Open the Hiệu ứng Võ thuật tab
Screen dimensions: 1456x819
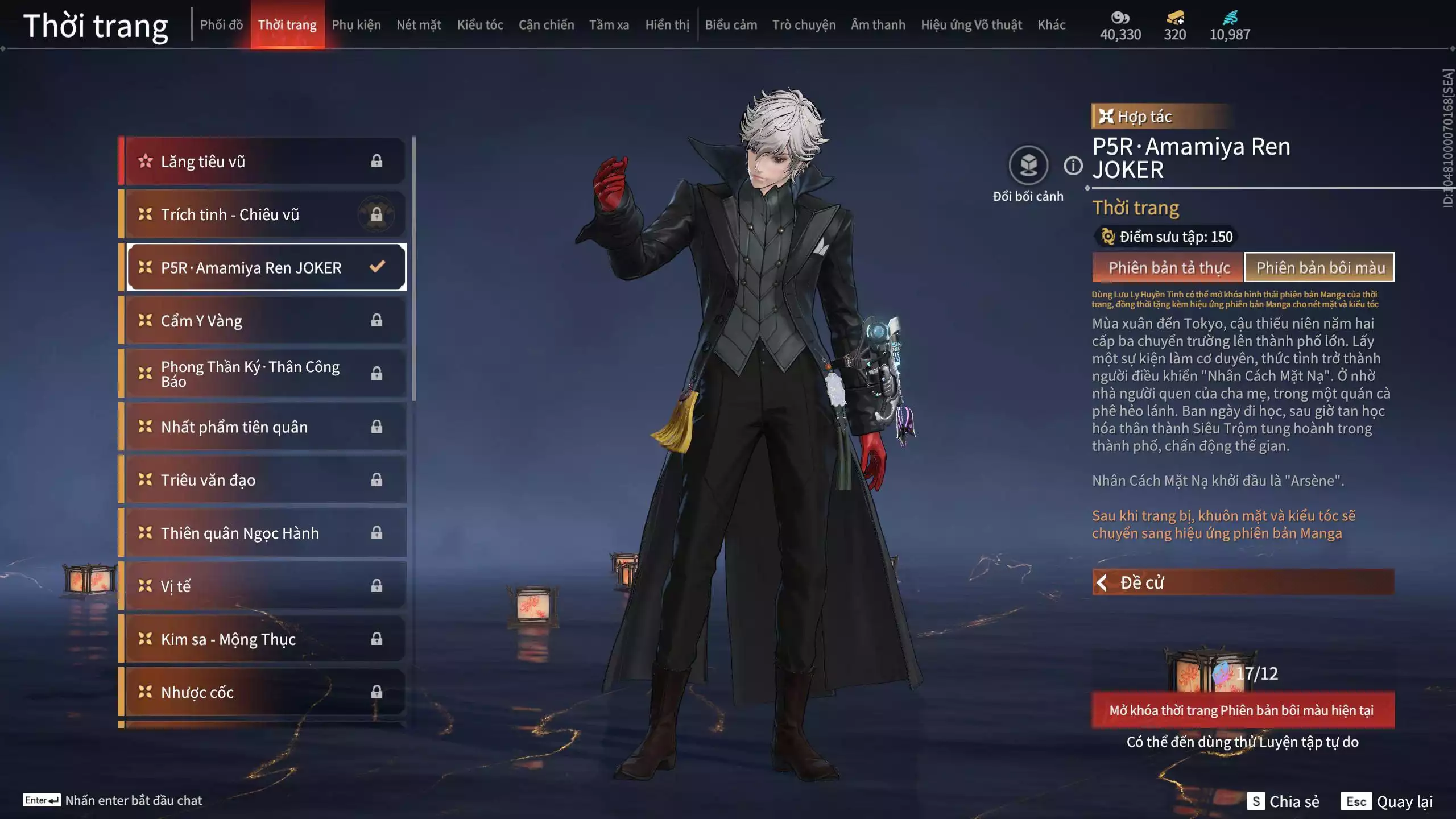coord(971,25)
